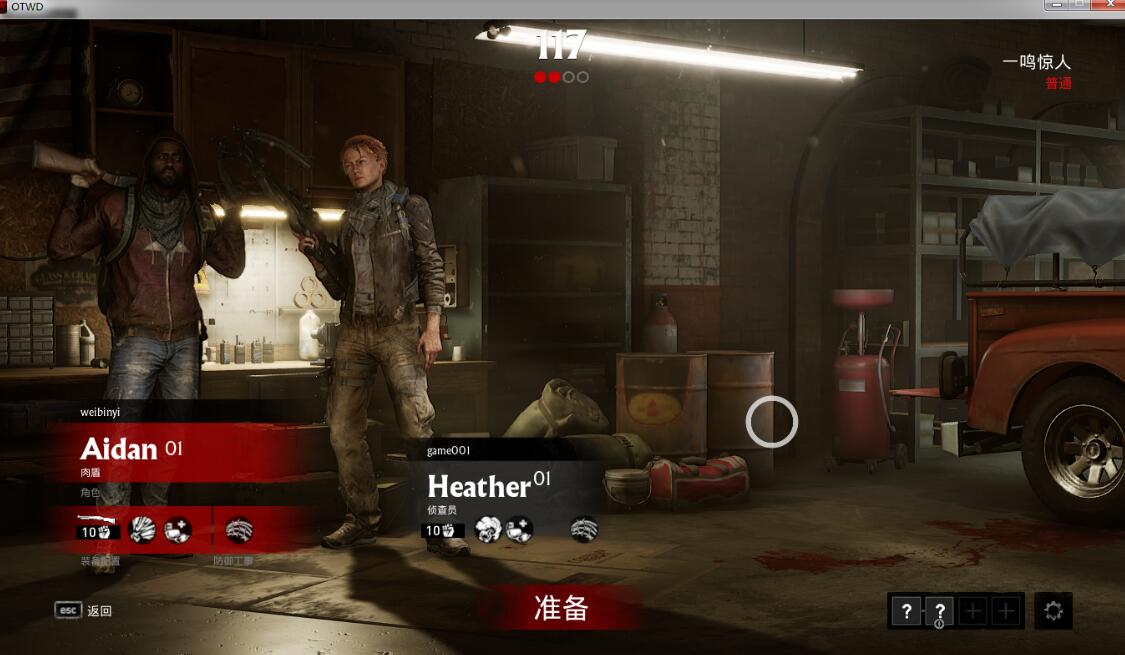Screen dimensions: 1125x655
Task: Minimize the OTWD window
Action: click(1055, 6)
